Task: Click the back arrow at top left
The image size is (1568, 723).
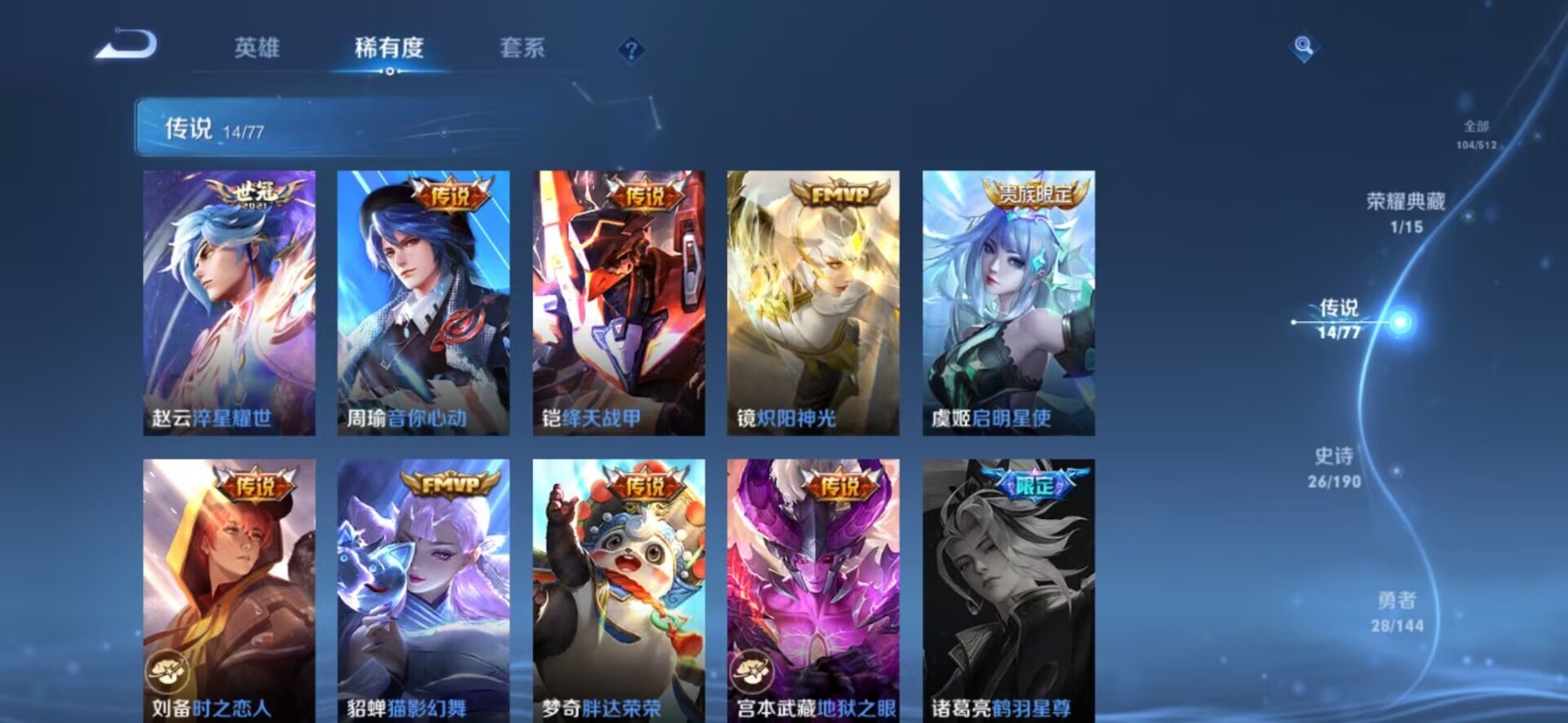Action: pyautogui.click(x=127, y=44)
